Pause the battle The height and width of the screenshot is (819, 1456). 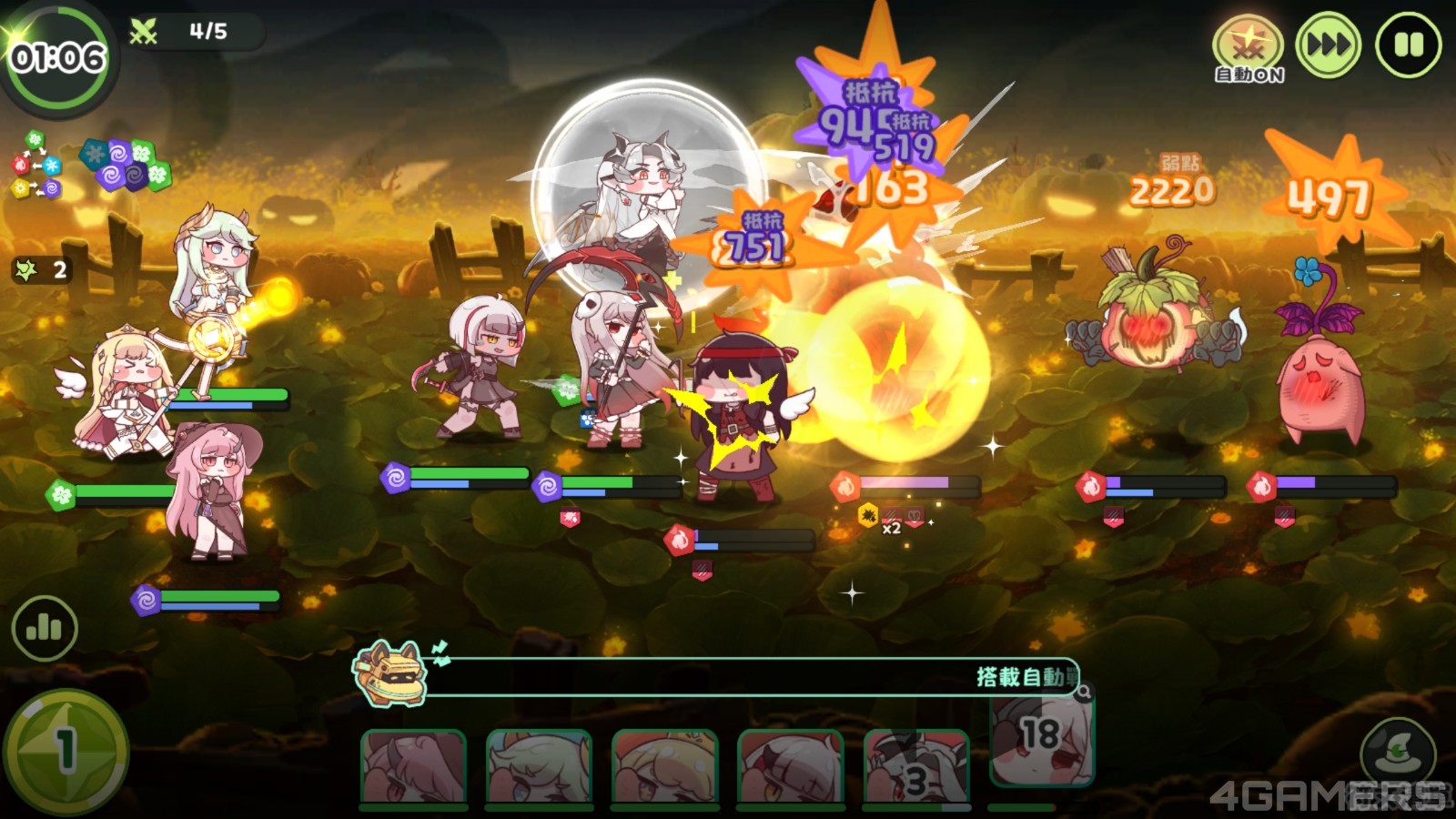[x=1408, y=45]
